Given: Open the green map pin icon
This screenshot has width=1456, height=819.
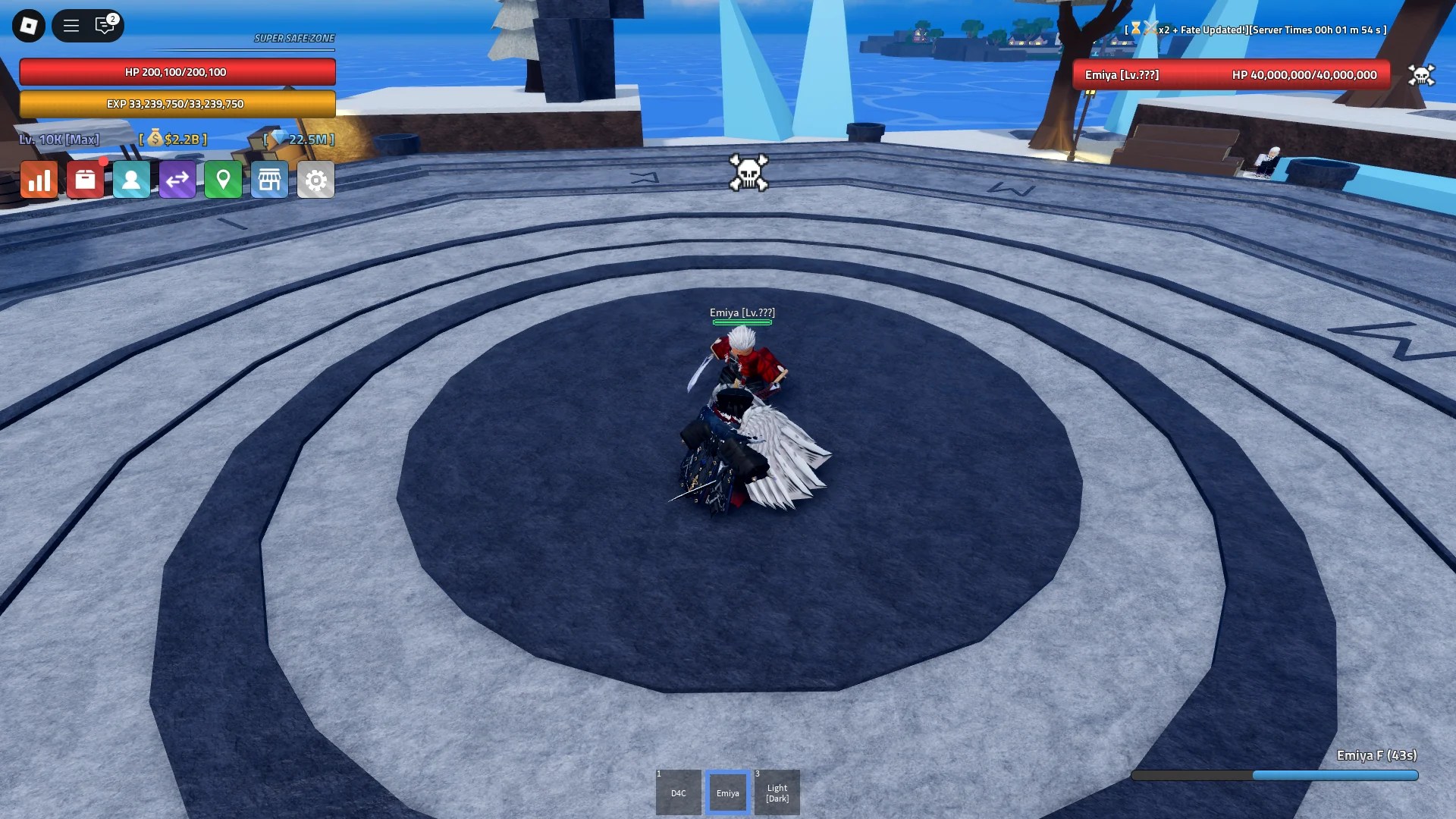Looking at the screenshot, I should (x=224, y=179).
